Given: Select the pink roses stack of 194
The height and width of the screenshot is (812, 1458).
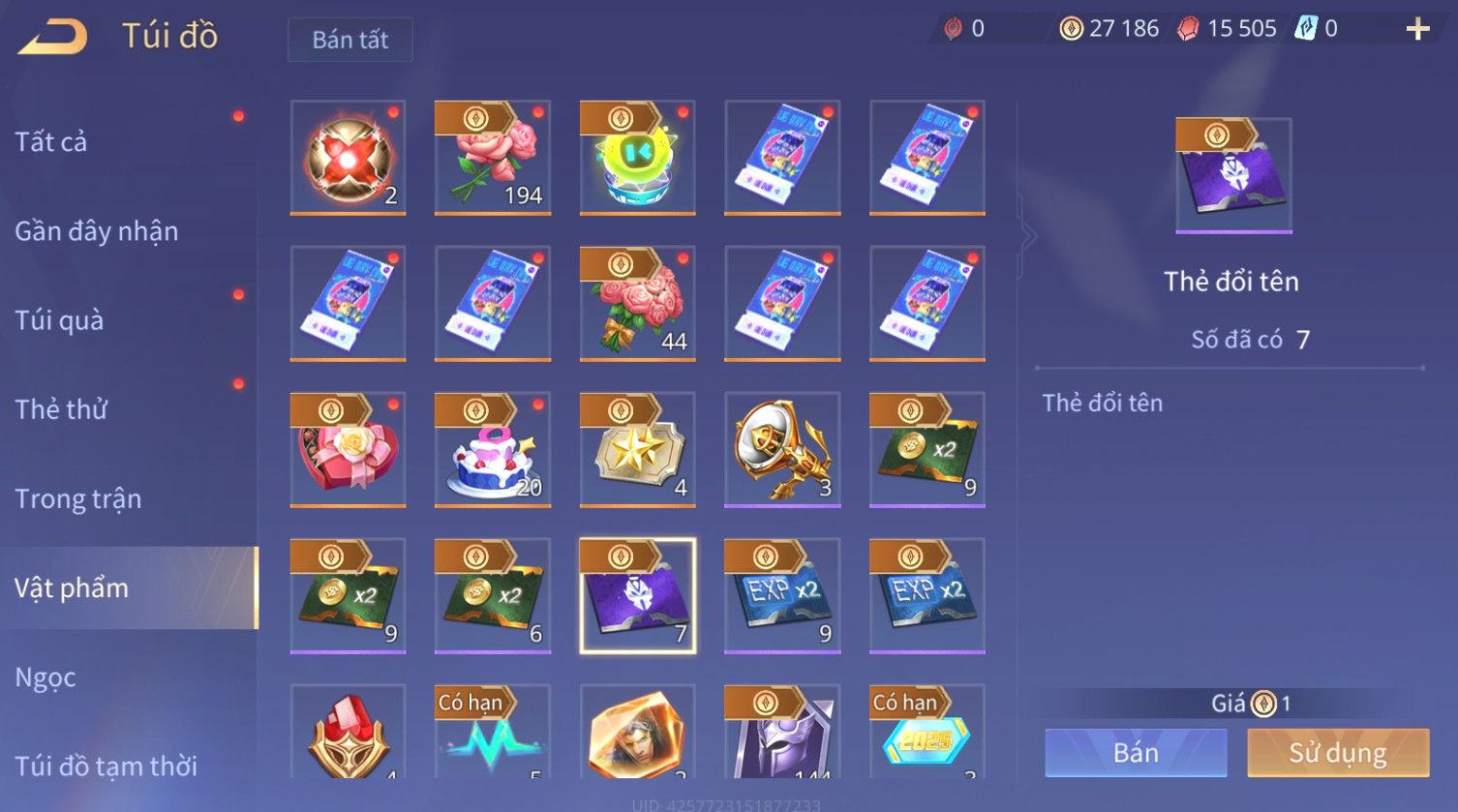Looking at the screenshot, I should (493, 157).
